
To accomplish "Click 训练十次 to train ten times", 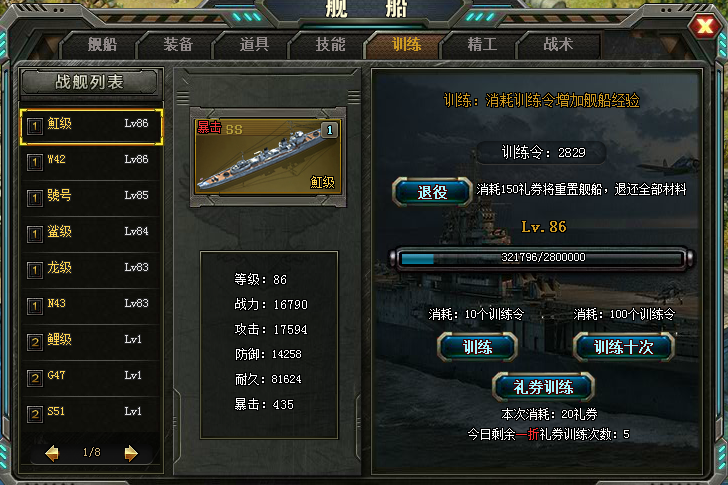I will click(623, 347).
